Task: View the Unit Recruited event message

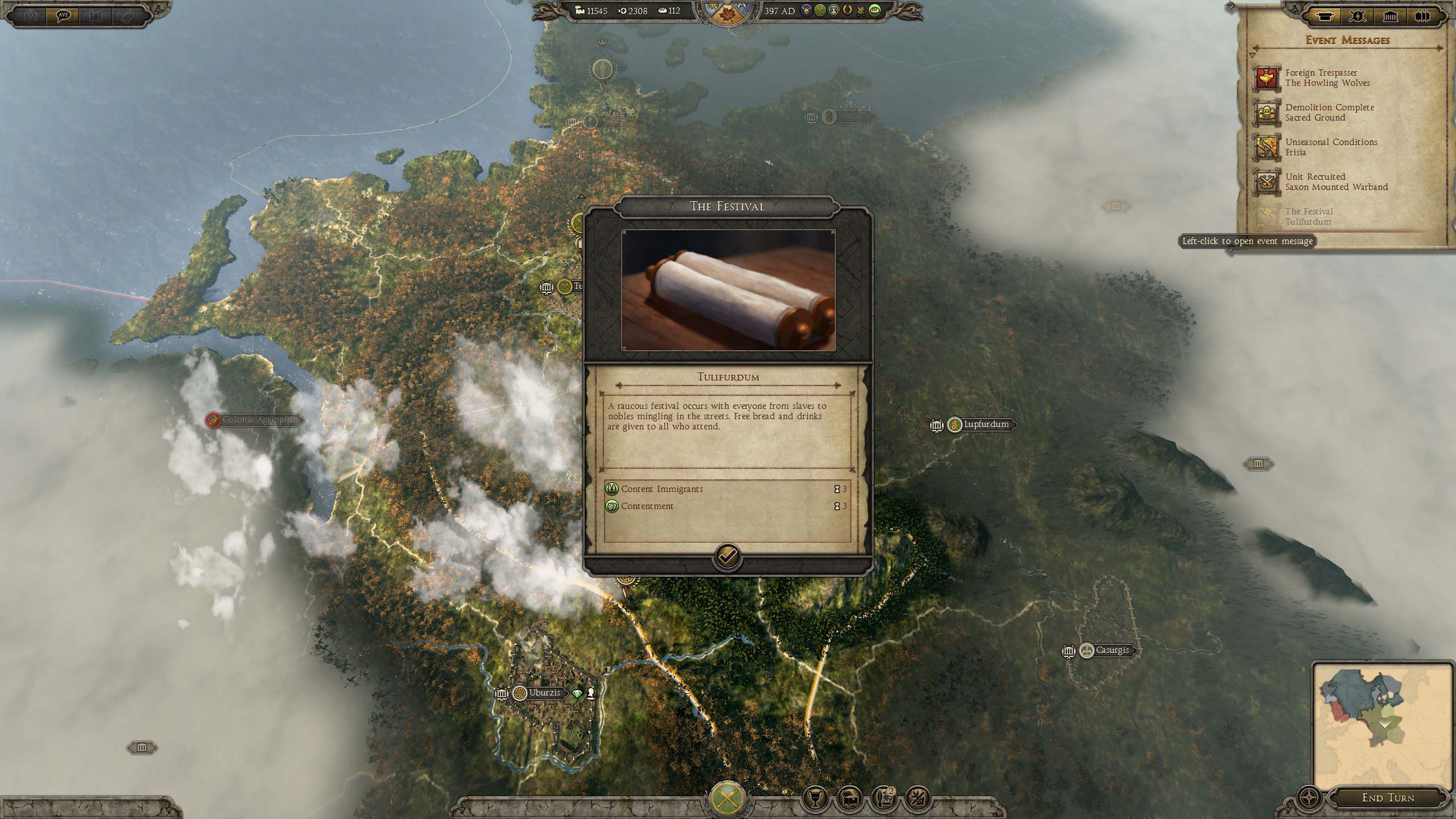Action: 1336,182
